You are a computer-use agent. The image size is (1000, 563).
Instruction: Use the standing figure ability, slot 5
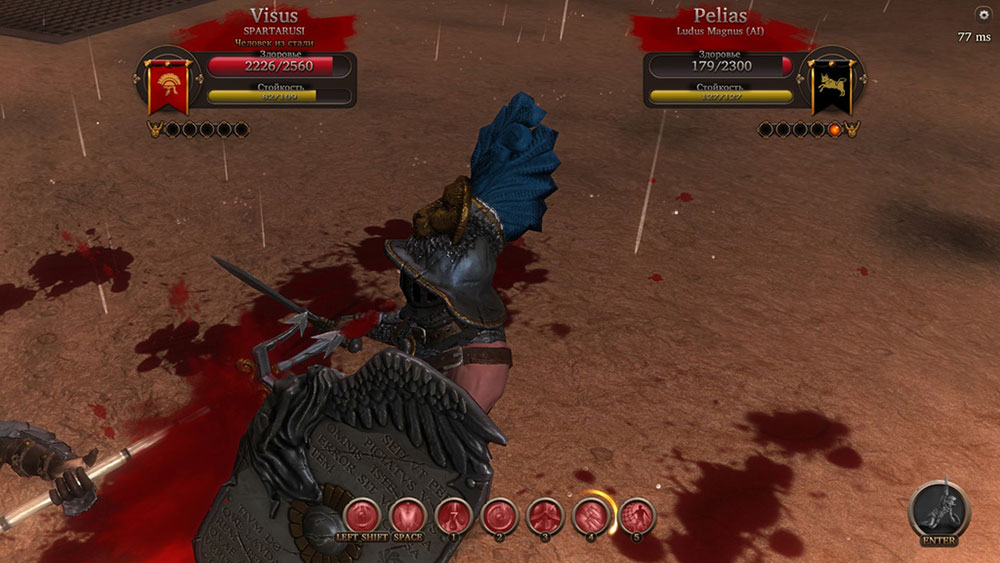(x=637, y=516)
